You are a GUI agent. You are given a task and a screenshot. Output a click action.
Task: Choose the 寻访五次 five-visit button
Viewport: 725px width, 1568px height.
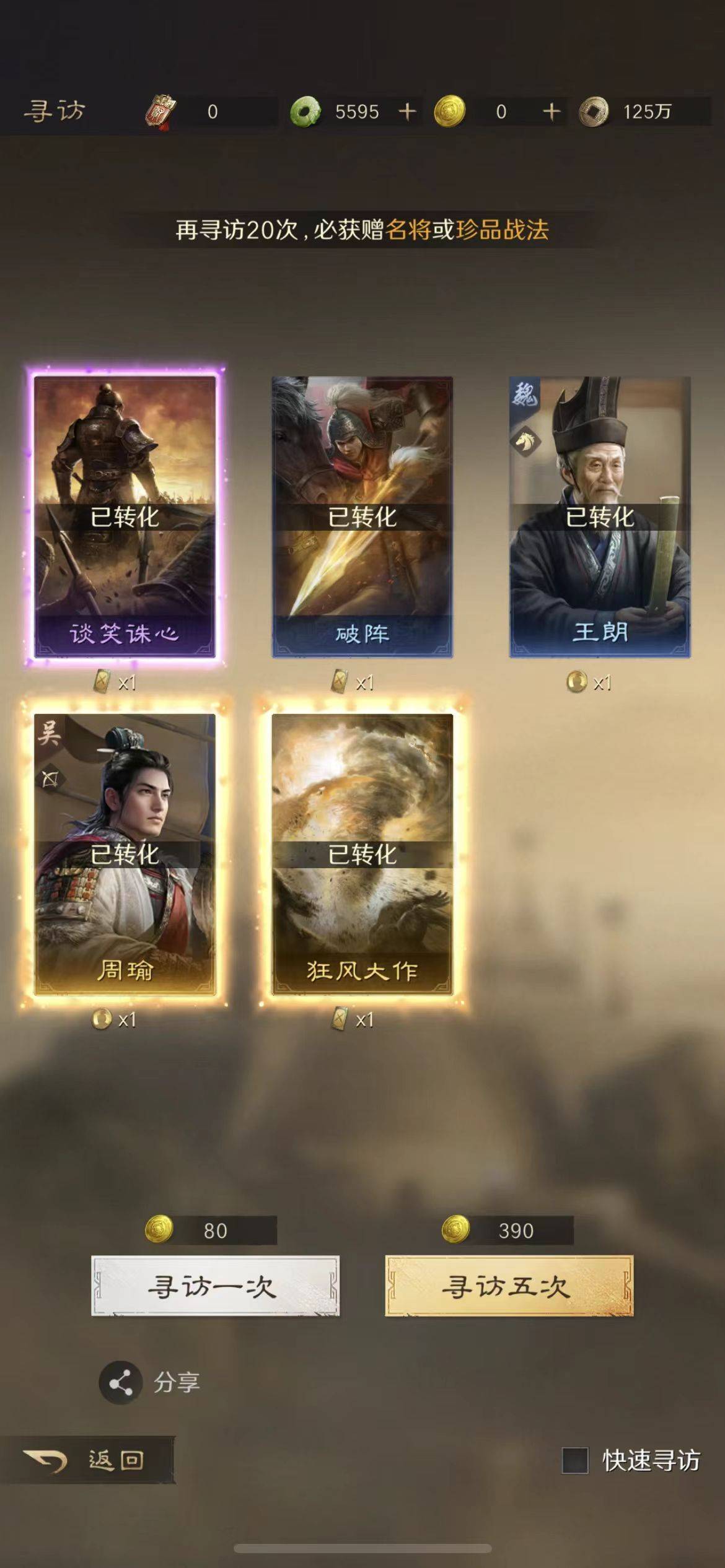pos(509,1286)
